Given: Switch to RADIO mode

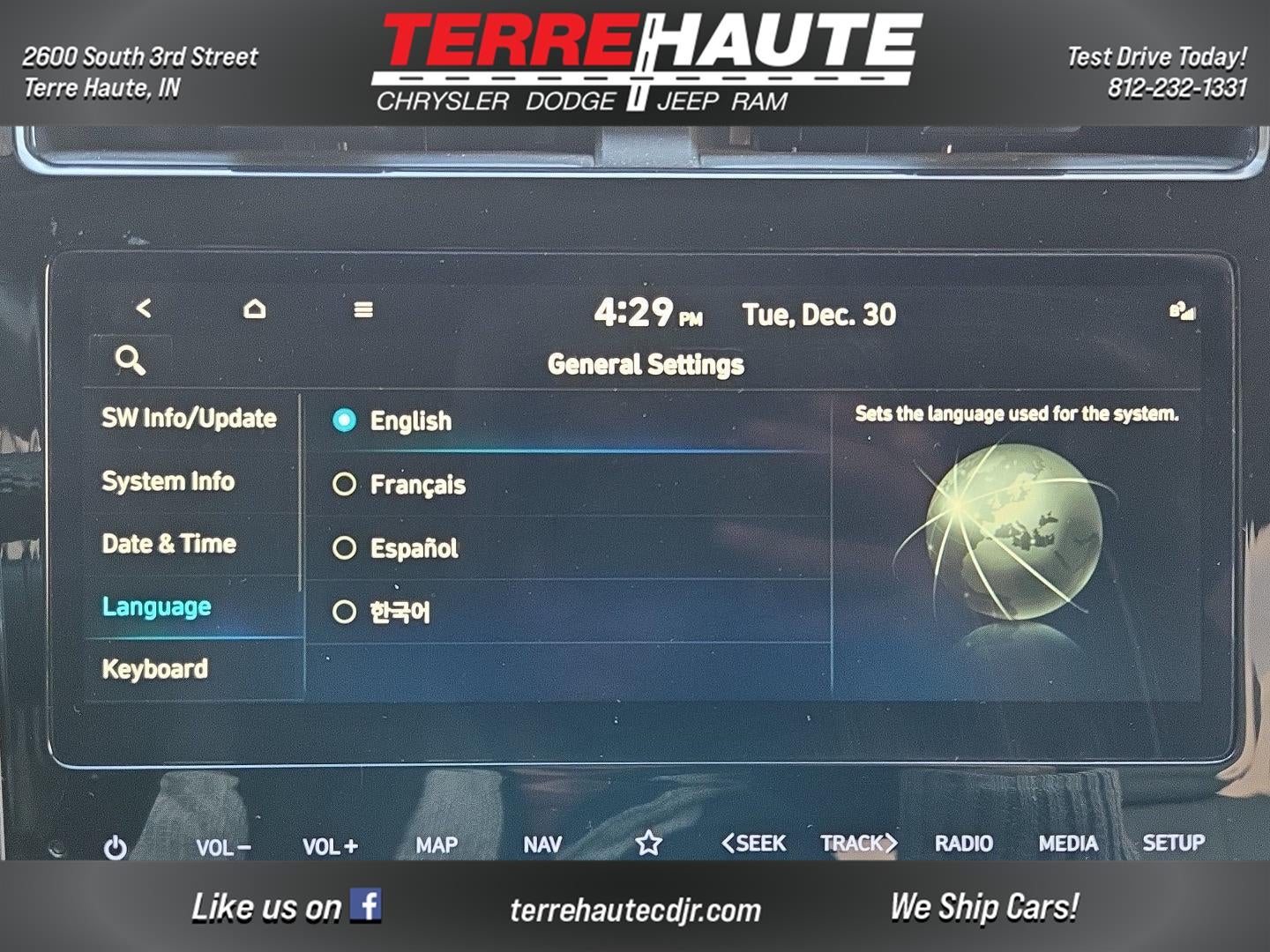Looking at the screenshot, I should pos(964,844).
